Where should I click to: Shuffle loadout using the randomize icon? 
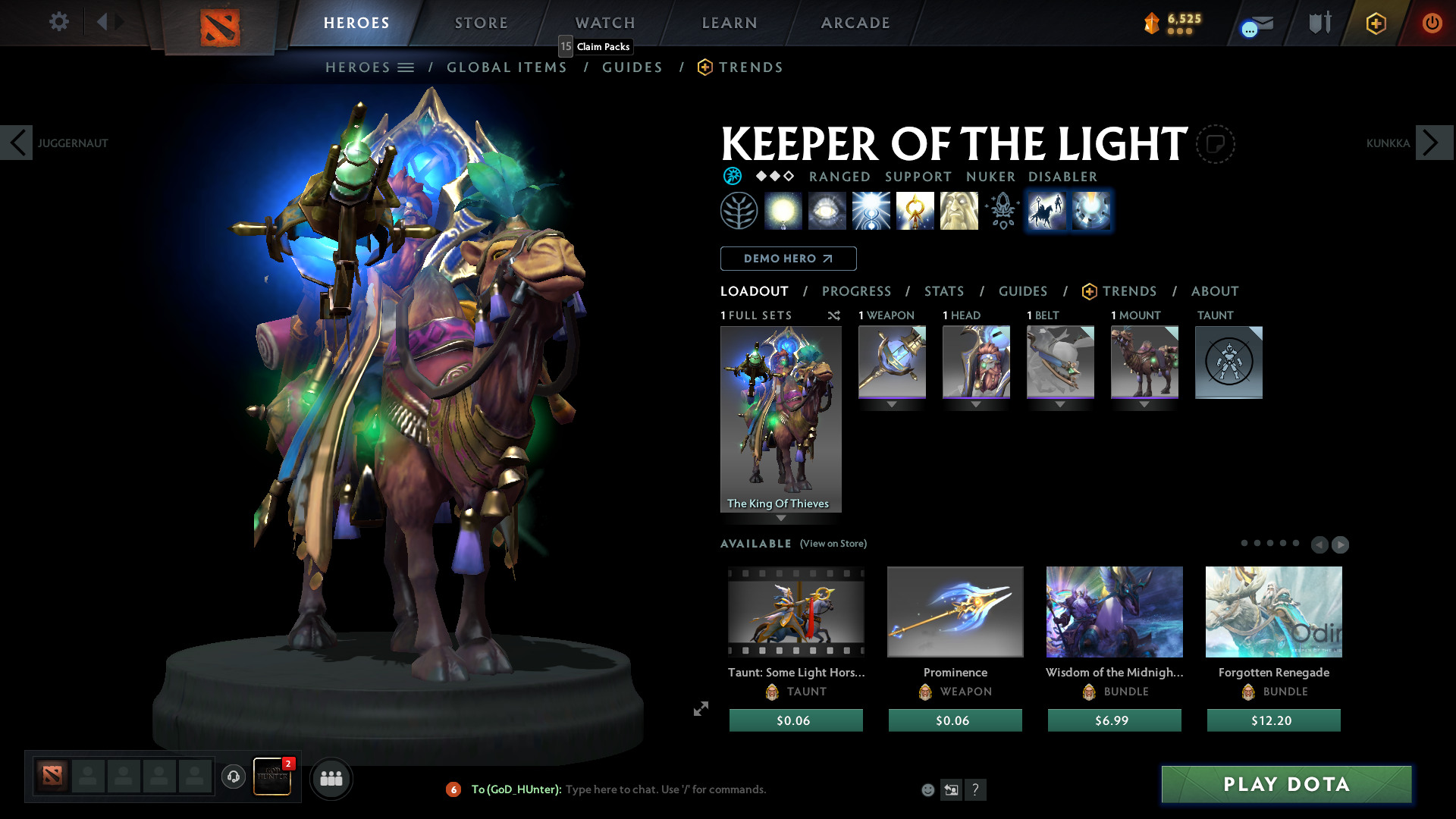834,315
